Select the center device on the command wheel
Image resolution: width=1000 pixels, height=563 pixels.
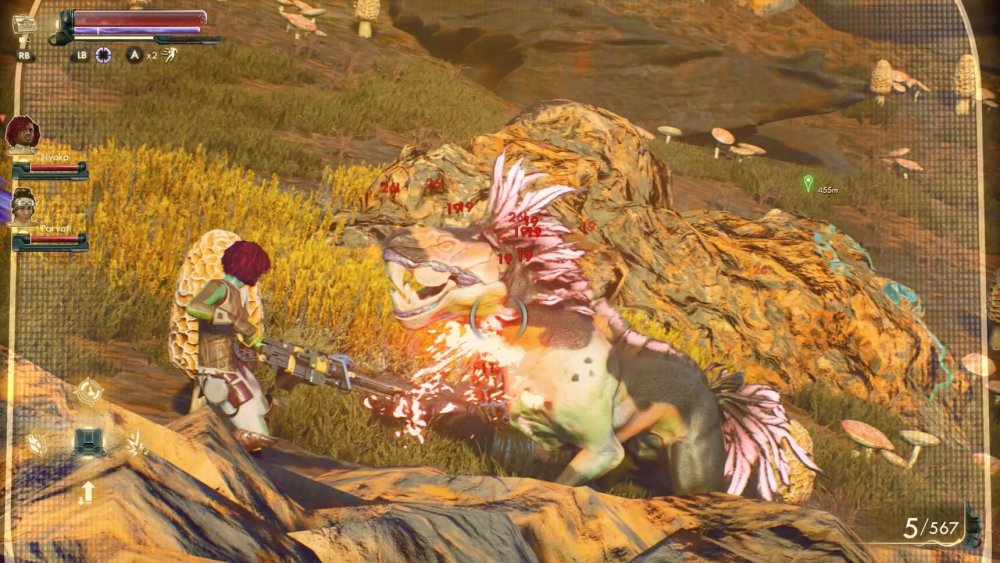point(88,442)
